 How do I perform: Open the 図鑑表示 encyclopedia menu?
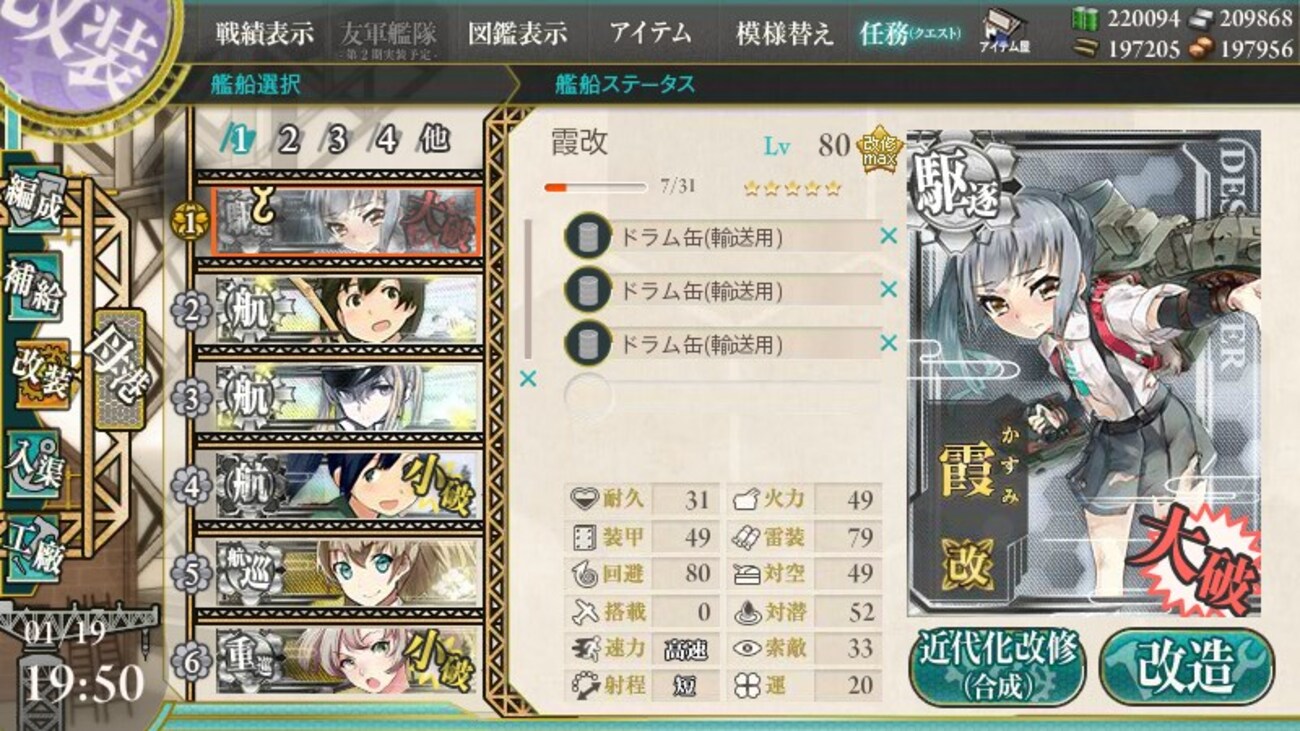(517, 32)
